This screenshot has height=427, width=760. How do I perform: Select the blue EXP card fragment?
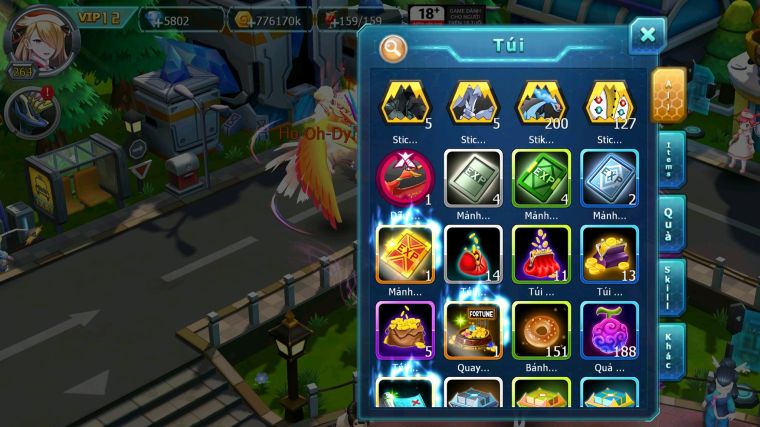pyautogui.click(x=609, y=178)
